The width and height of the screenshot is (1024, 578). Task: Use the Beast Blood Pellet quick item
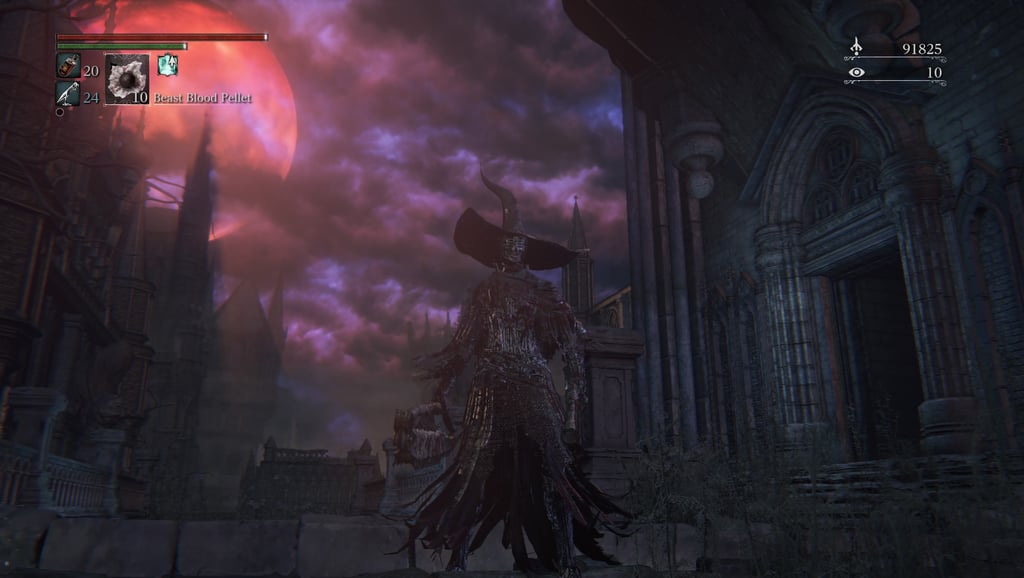[127, 79]
